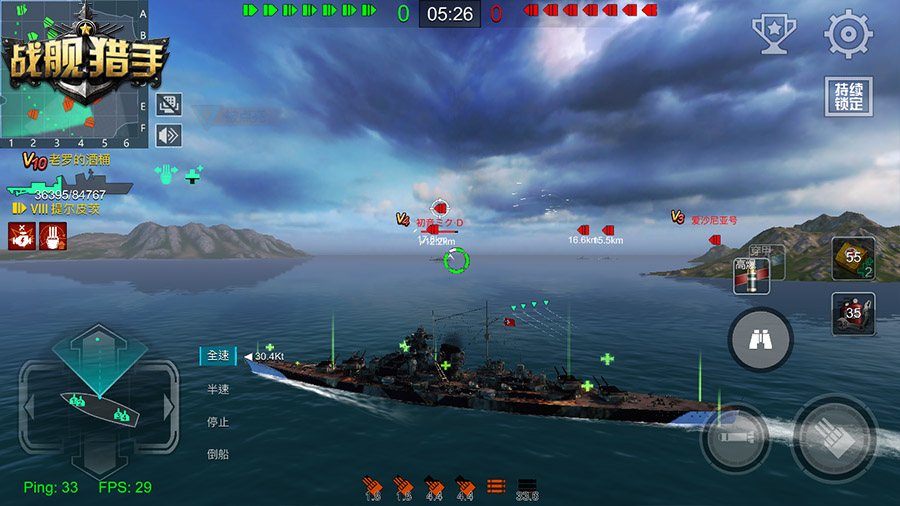Select 倒船 reverse gear
The height and width of the screenshot is (506, 900).
pyautogui.click(x=217, y=453)
